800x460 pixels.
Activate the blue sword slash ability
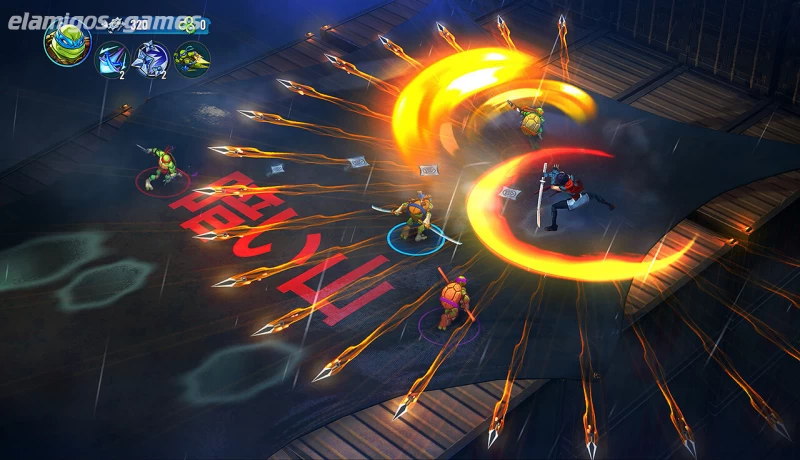point(111,59)
